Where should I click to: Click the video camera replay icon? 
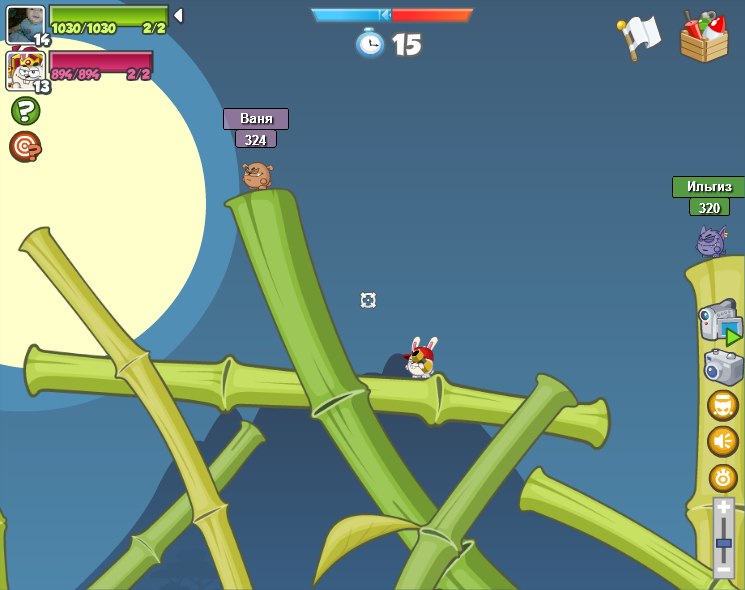click(719, 322)
